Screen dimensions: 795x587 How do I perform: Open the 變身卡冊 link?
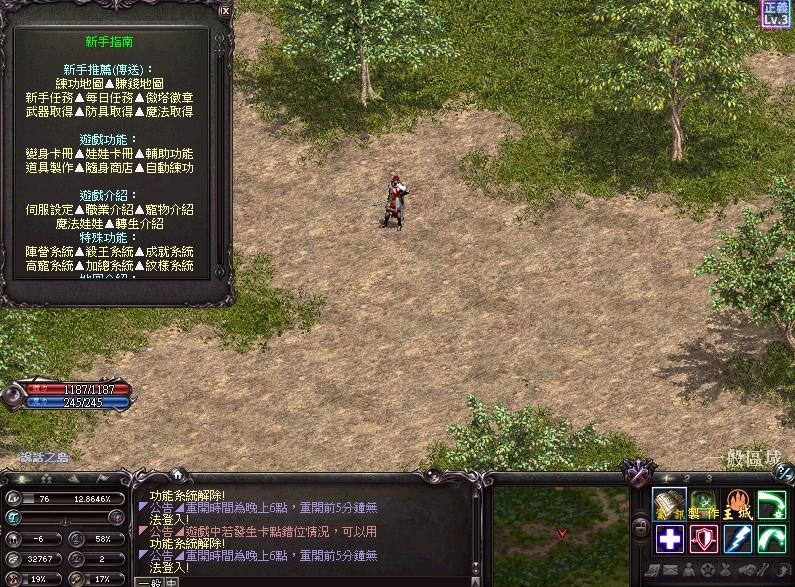pyautogui.click(x=48, y=154)
